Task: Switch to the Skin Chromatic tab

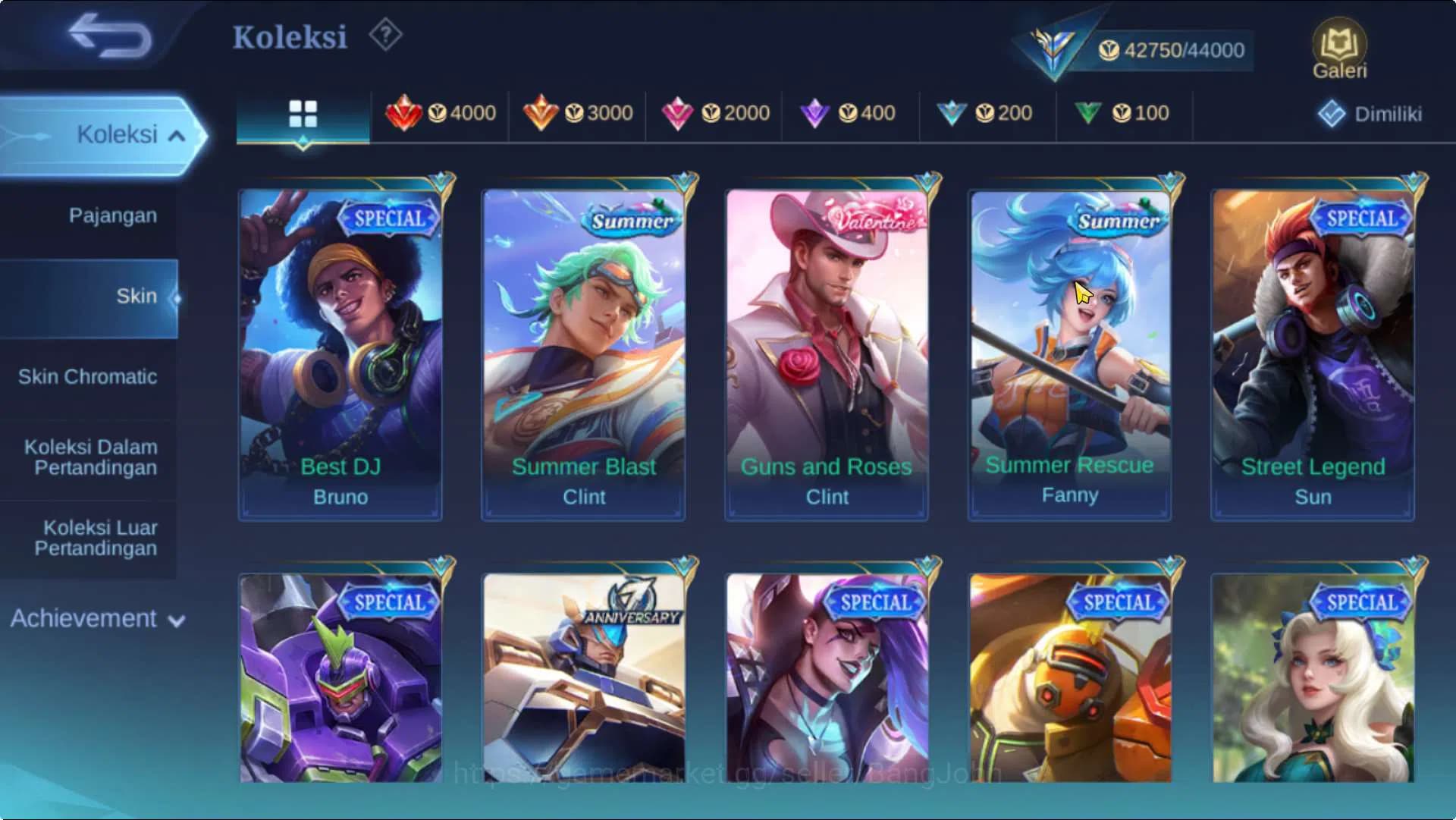Action: pyautogui.click(x=89, y=376)
